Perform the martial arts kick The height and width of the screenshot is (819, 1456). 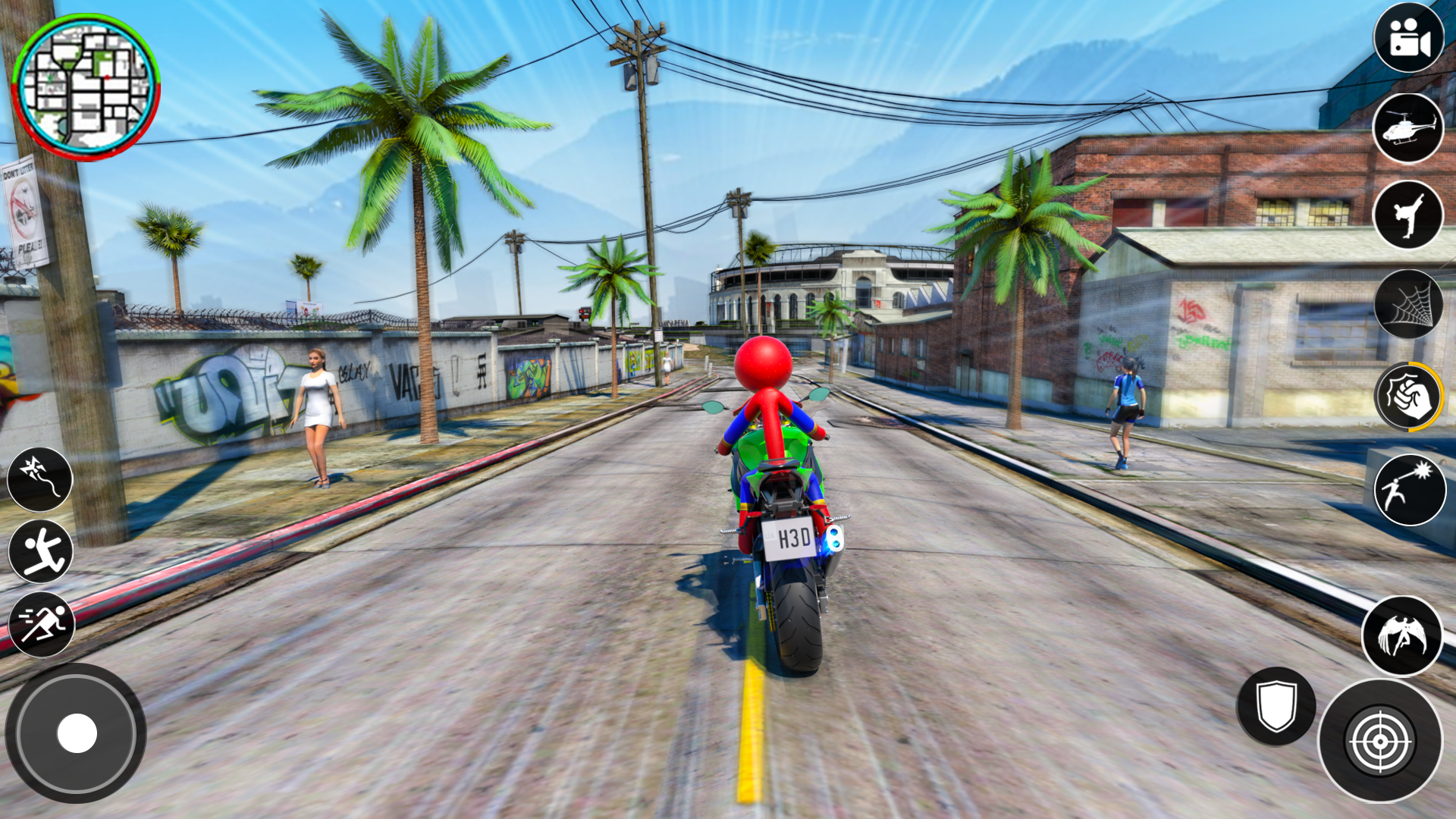pos(1409,215)
